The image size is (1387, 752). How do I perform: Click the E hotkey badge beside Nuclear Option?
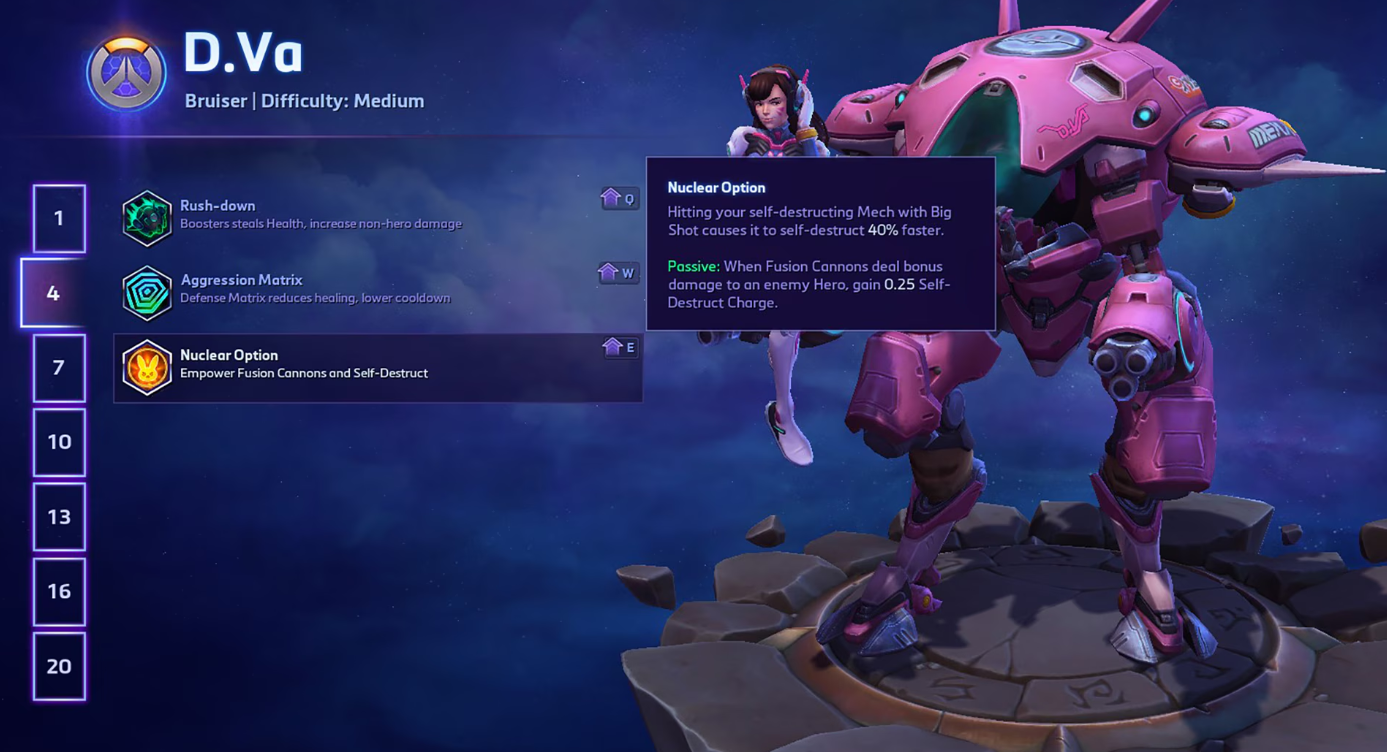coord(618,348)
